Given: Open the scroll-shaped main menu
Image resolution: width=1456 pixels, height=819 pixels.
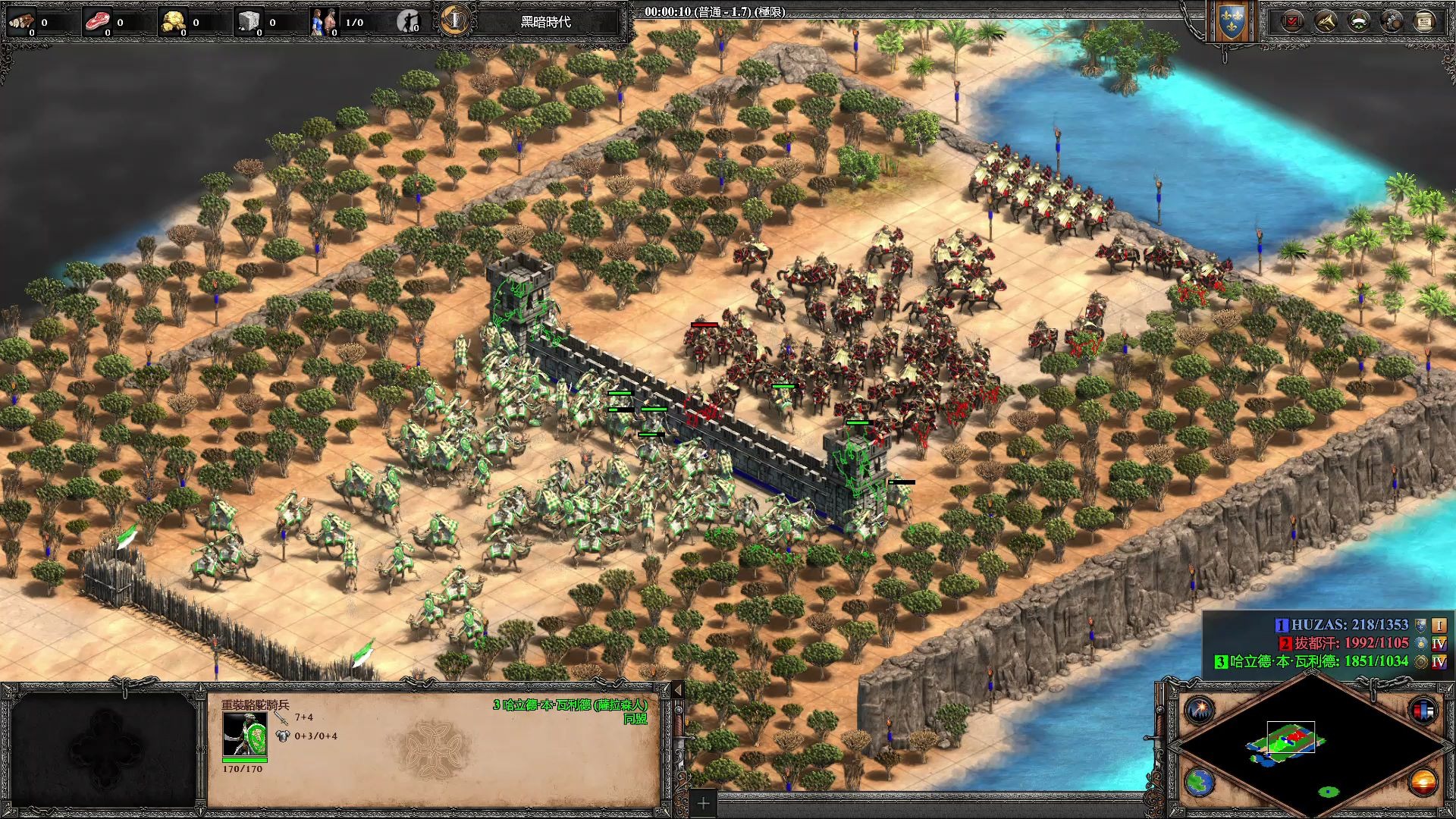Looking at the screenshot, I should [x=1424, y=21].
